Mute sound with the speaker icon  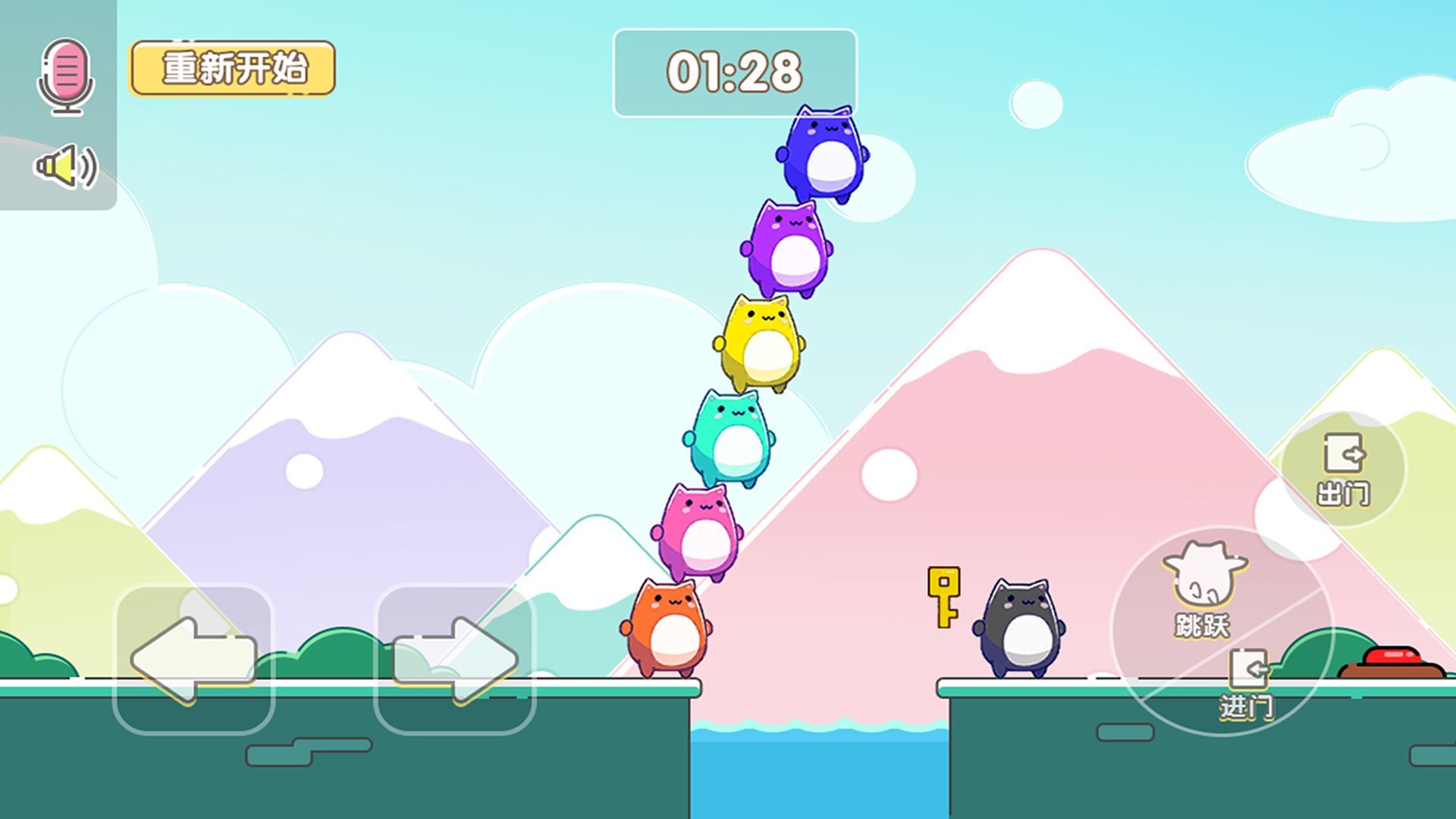(x=66, y=166)
